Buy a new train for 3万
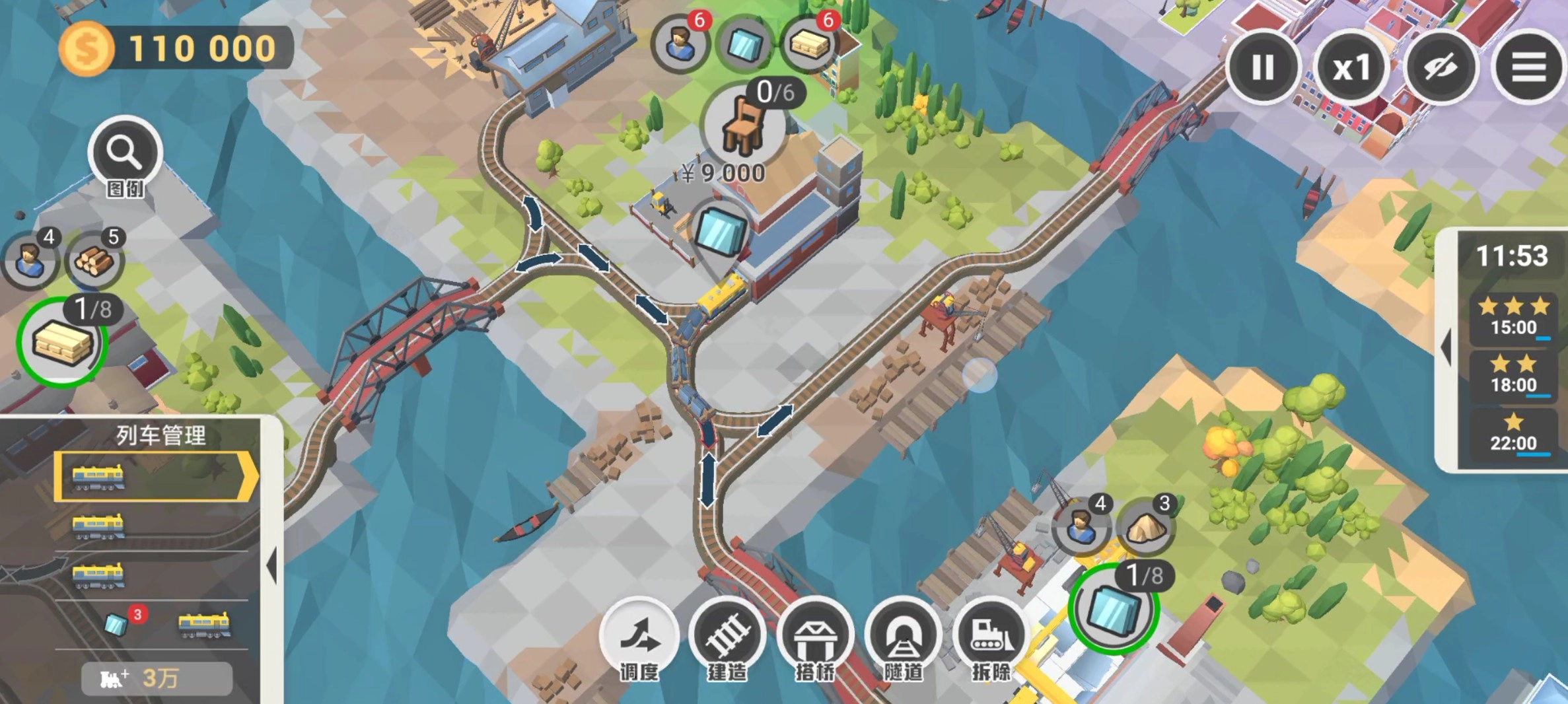Screen dimensions: 1568x704 point(157,678)
